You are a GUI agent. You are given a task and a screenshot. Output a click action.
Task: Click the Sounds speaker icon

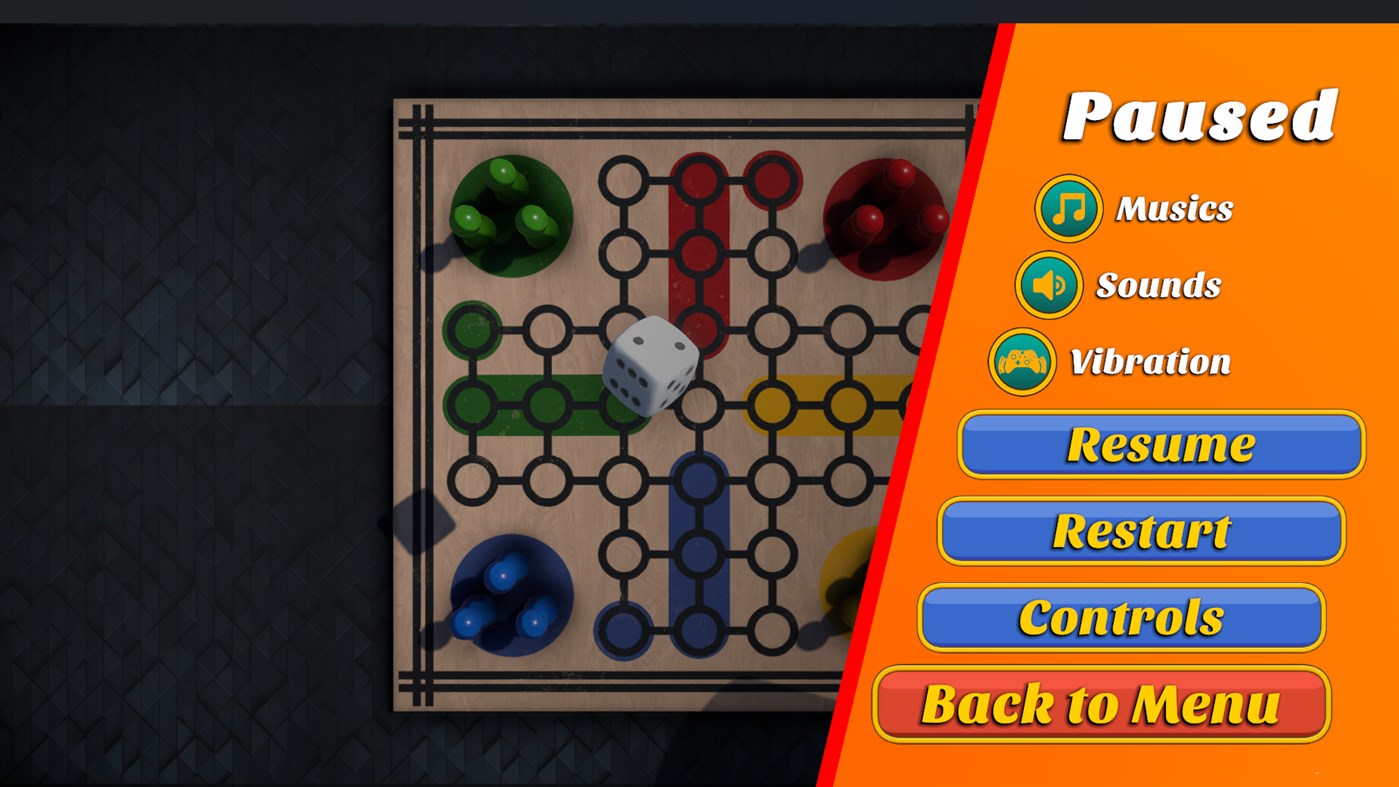[x=1049, y=284]
